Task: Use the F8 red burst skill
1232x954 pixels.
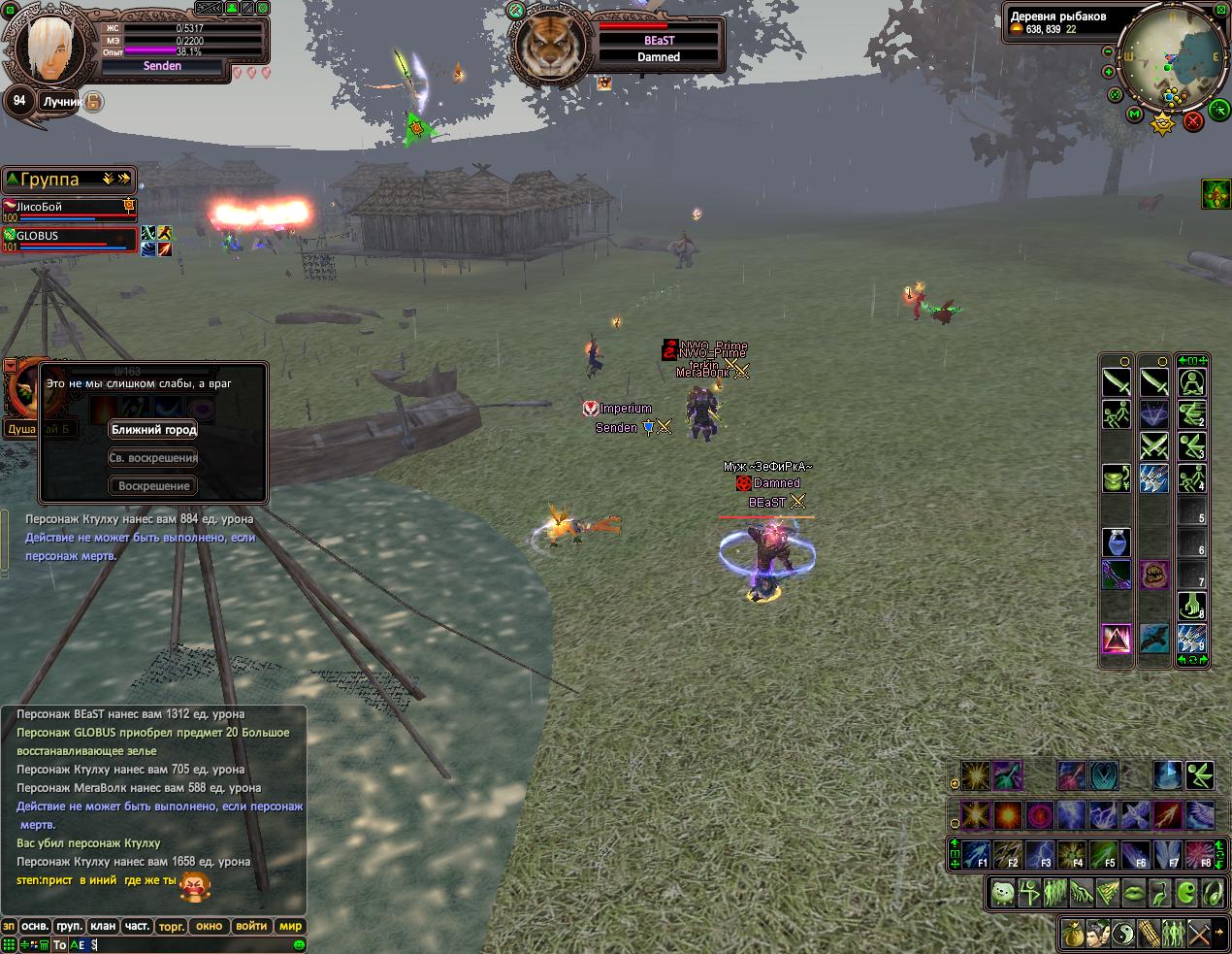Action: click(1200, 854)
